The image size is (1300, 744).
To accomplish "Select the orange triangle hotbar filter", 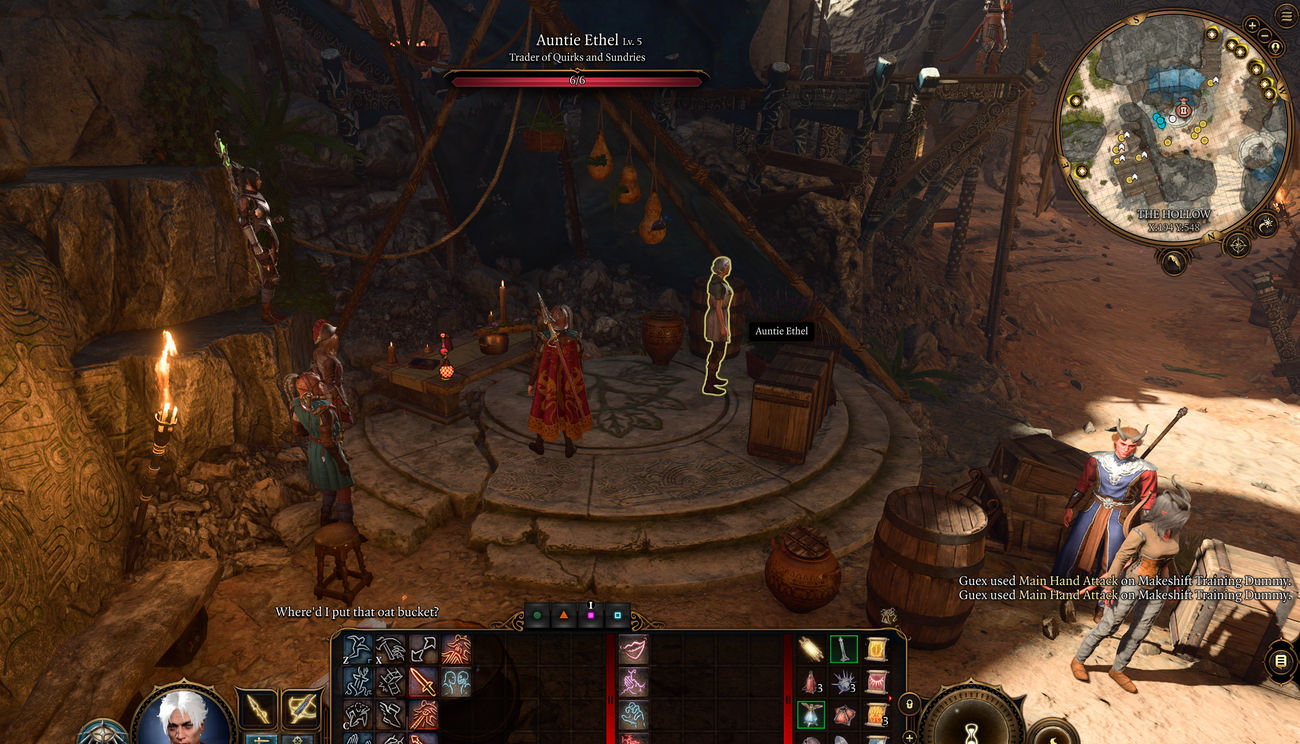I will (x=564, y=616).
